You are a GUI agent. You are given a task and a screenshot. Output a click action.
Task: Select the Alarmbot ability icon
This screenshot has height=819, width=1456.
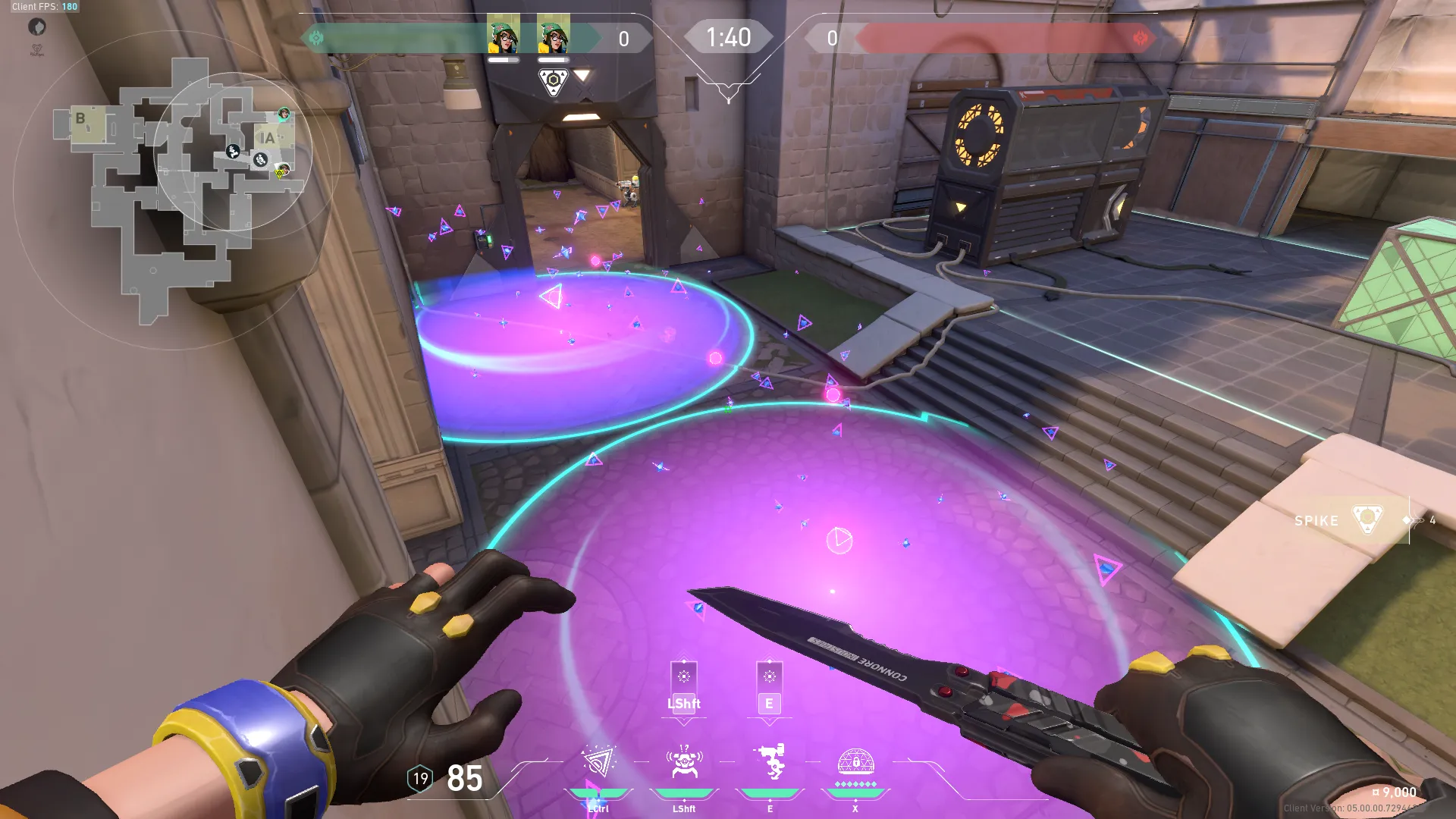[x=683, y=762]
